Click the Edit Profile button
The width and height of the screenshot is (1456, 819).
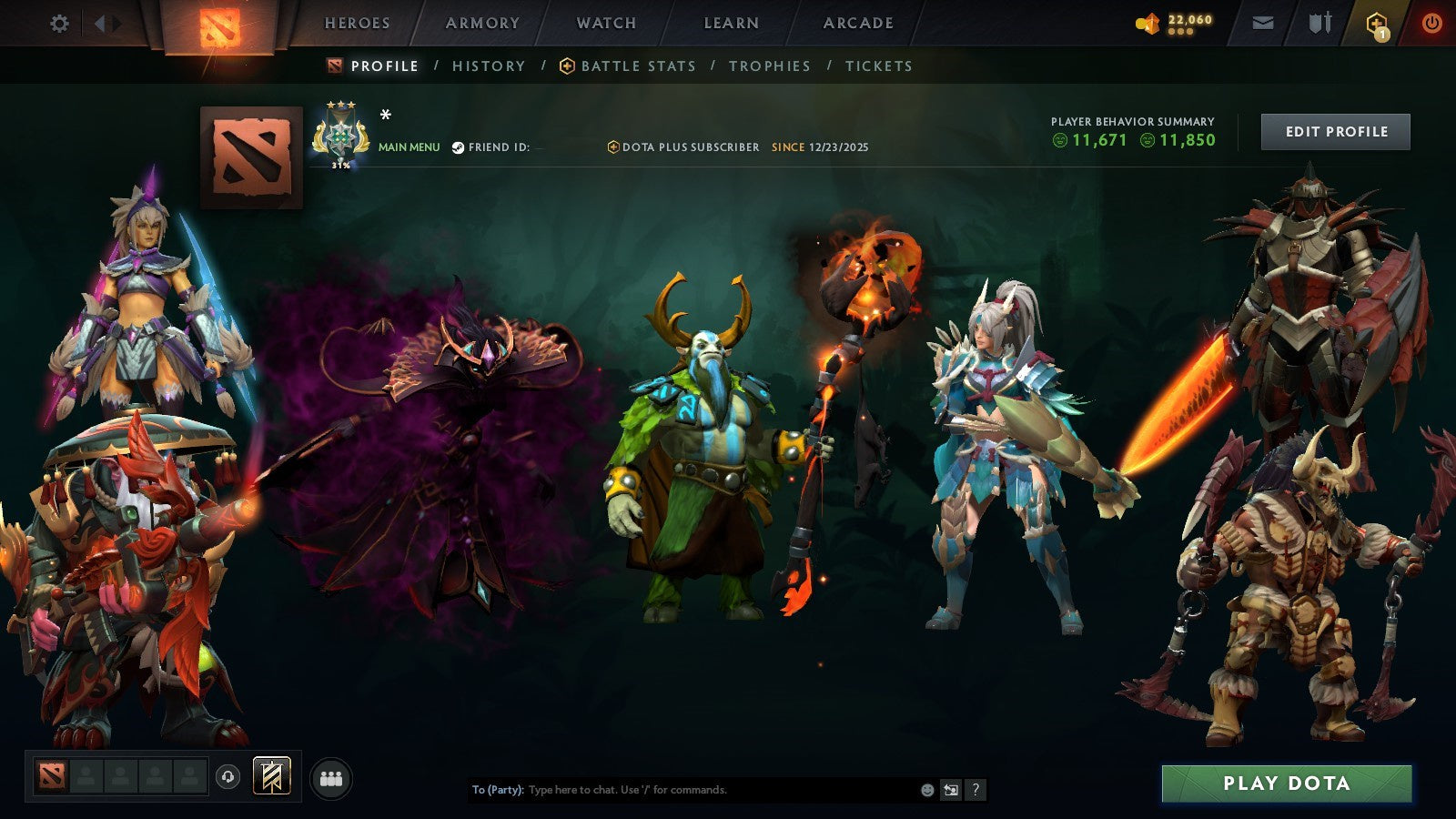tap(1335, 131)
